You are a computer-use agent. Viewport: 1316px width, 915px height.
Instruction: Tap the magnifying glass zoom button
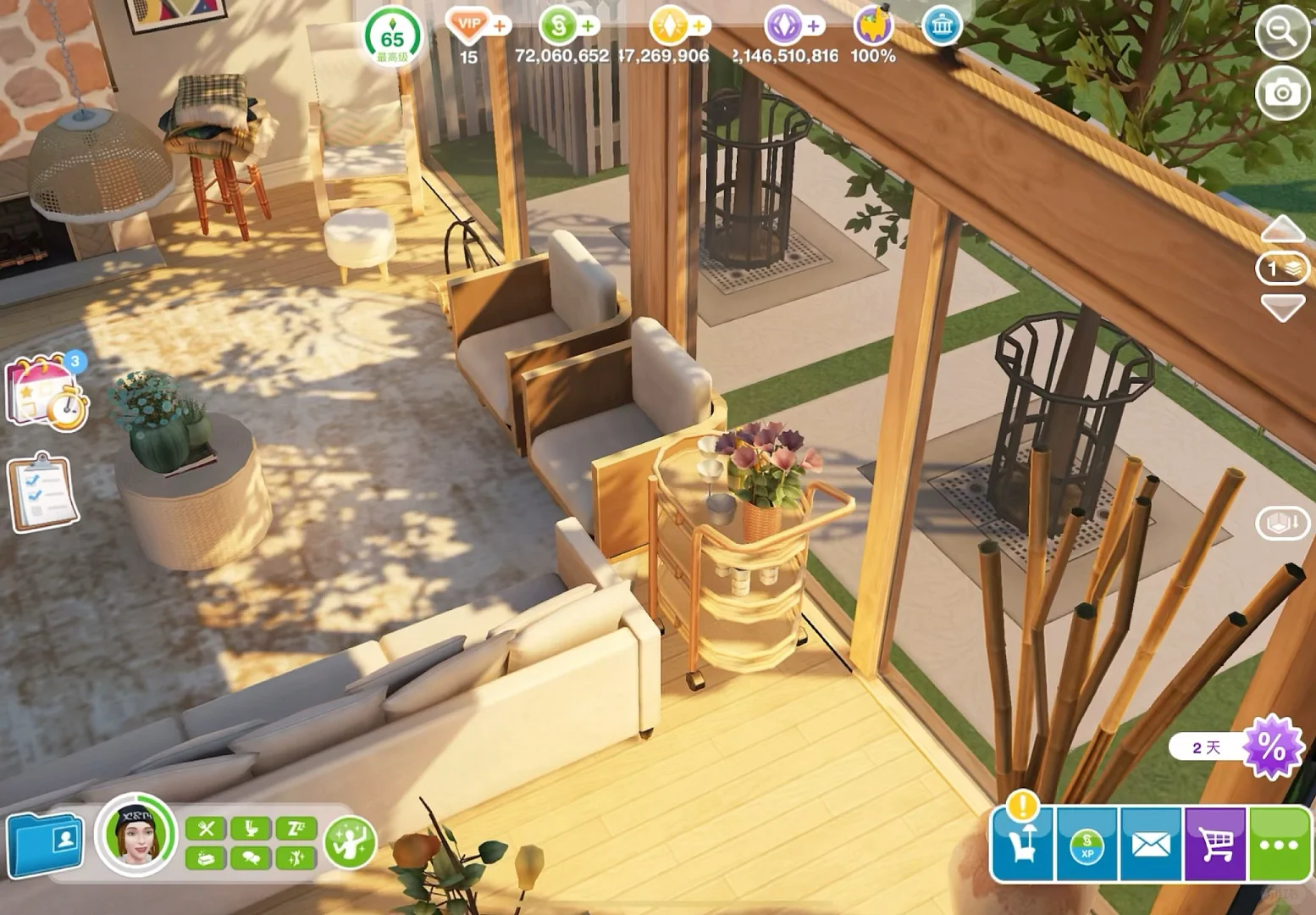coord(1282,33)
